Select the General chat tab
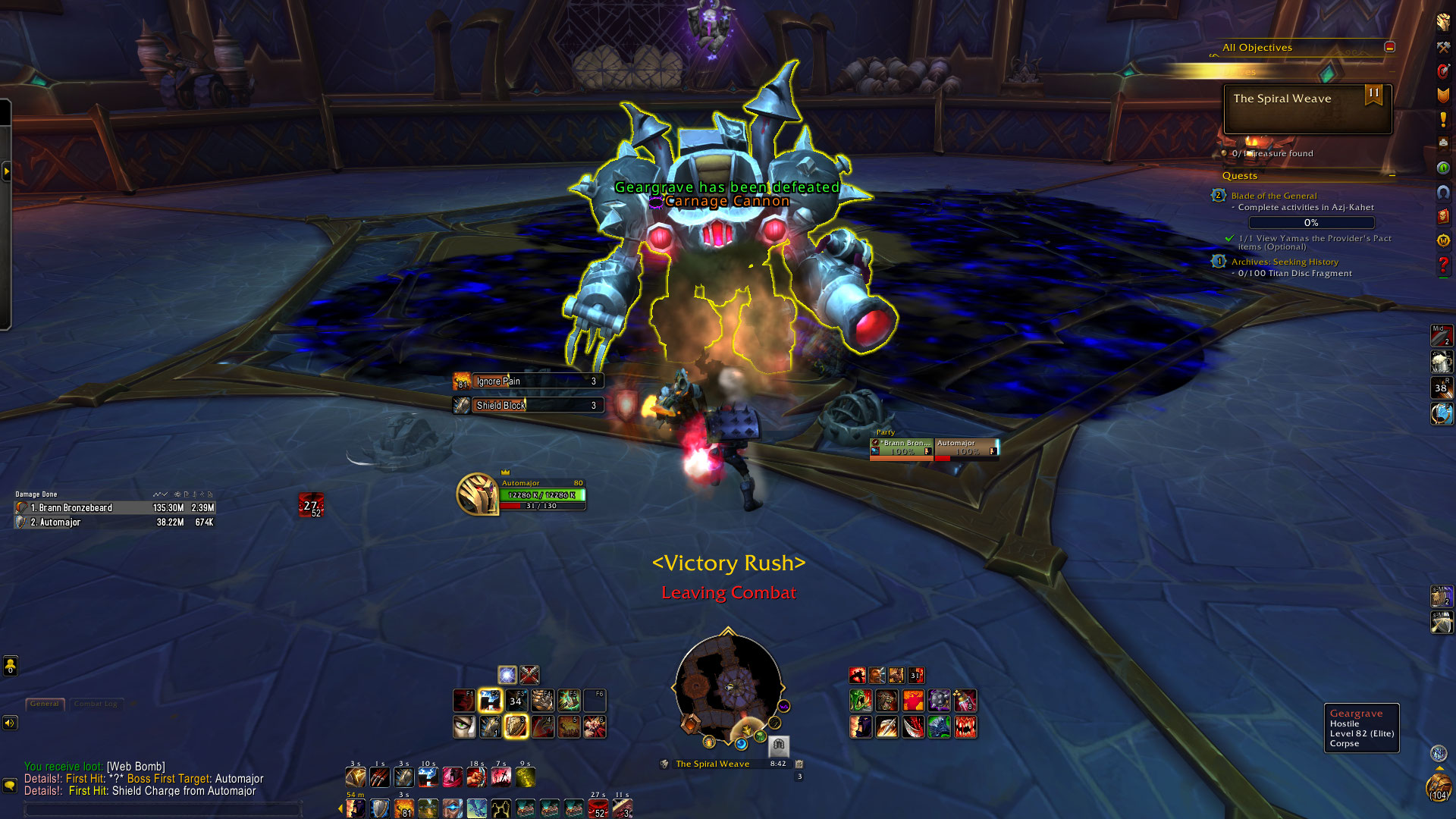The image size is (1456, 819). 45,704
